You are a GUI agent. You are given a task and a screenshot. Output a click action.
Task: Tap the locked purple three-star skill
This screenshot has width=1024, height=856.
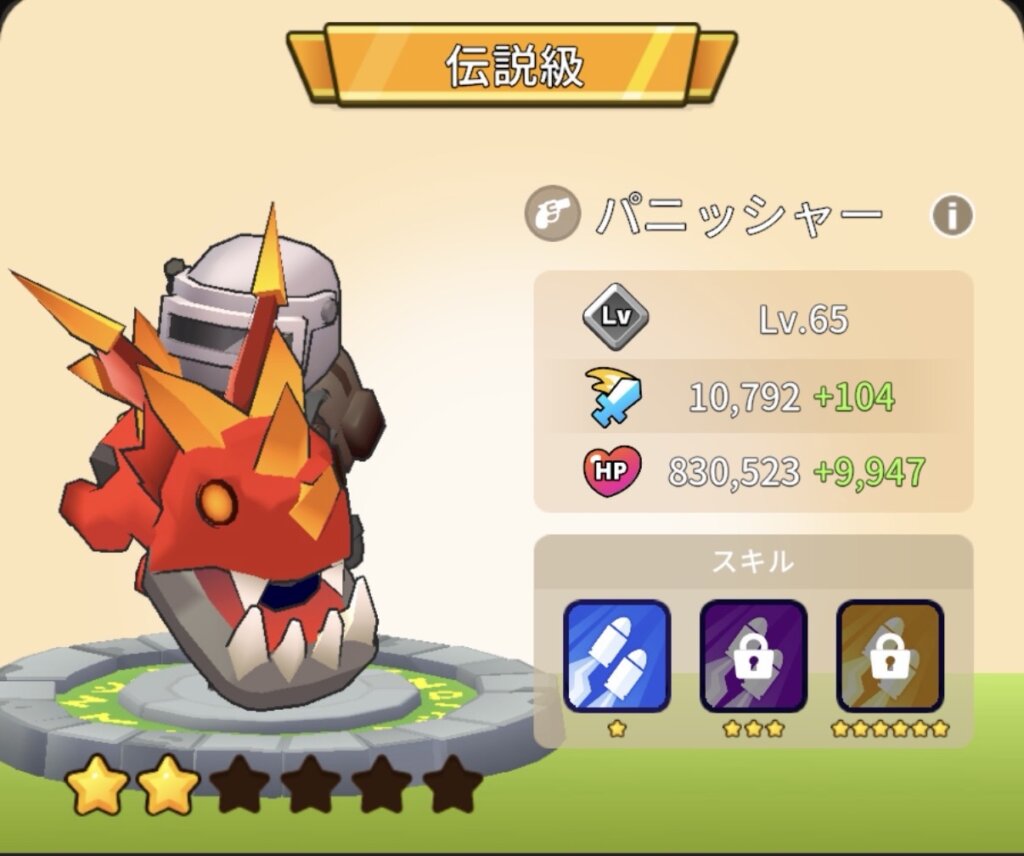753,655
